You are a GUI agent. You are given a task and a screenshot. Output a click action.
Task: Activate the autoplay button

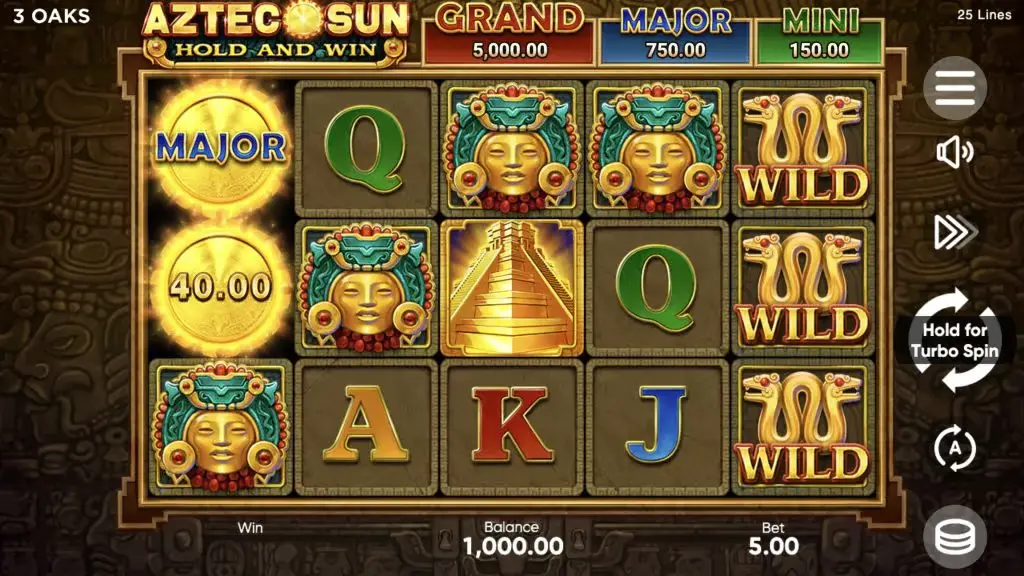pos(954,448)
